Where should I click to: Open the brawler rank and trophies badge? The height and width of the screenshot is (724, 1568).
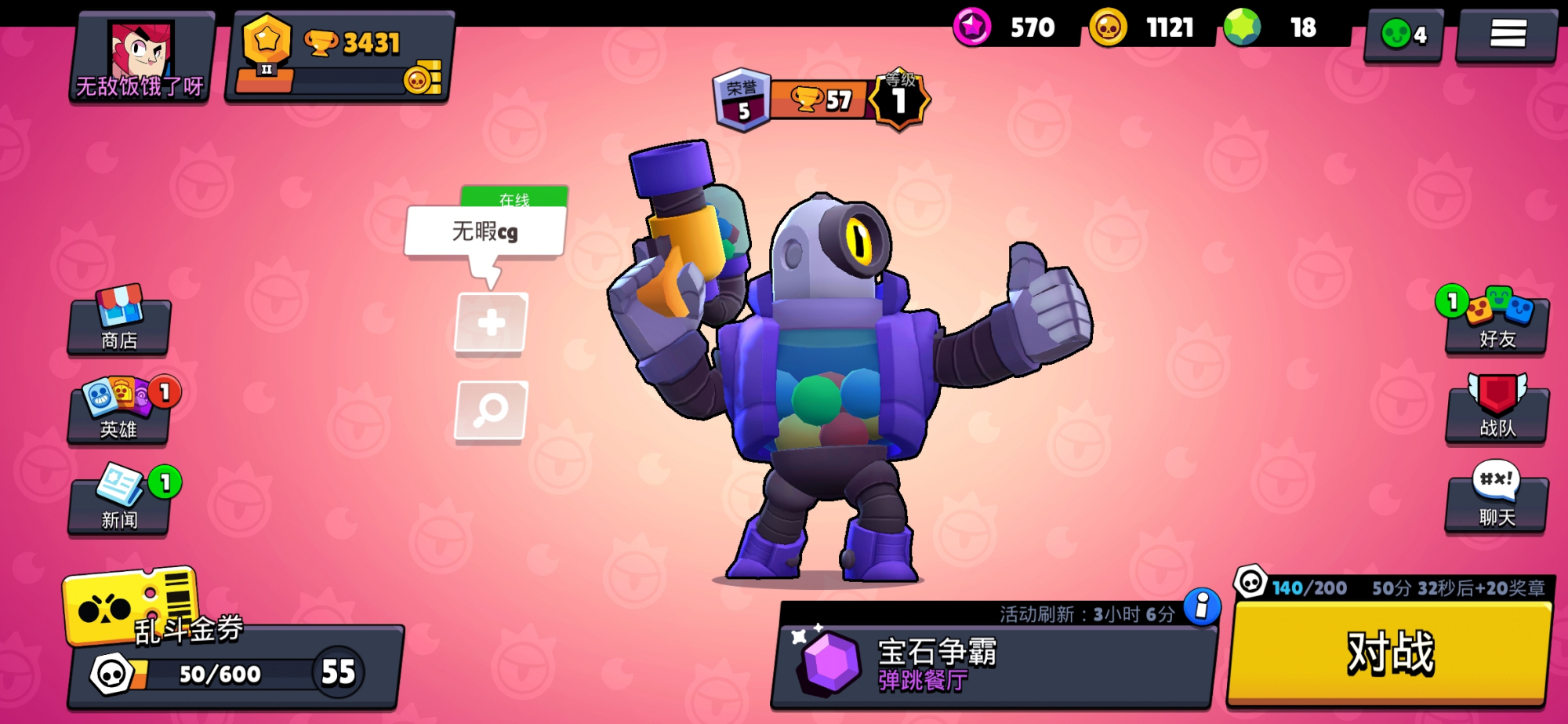821,100
